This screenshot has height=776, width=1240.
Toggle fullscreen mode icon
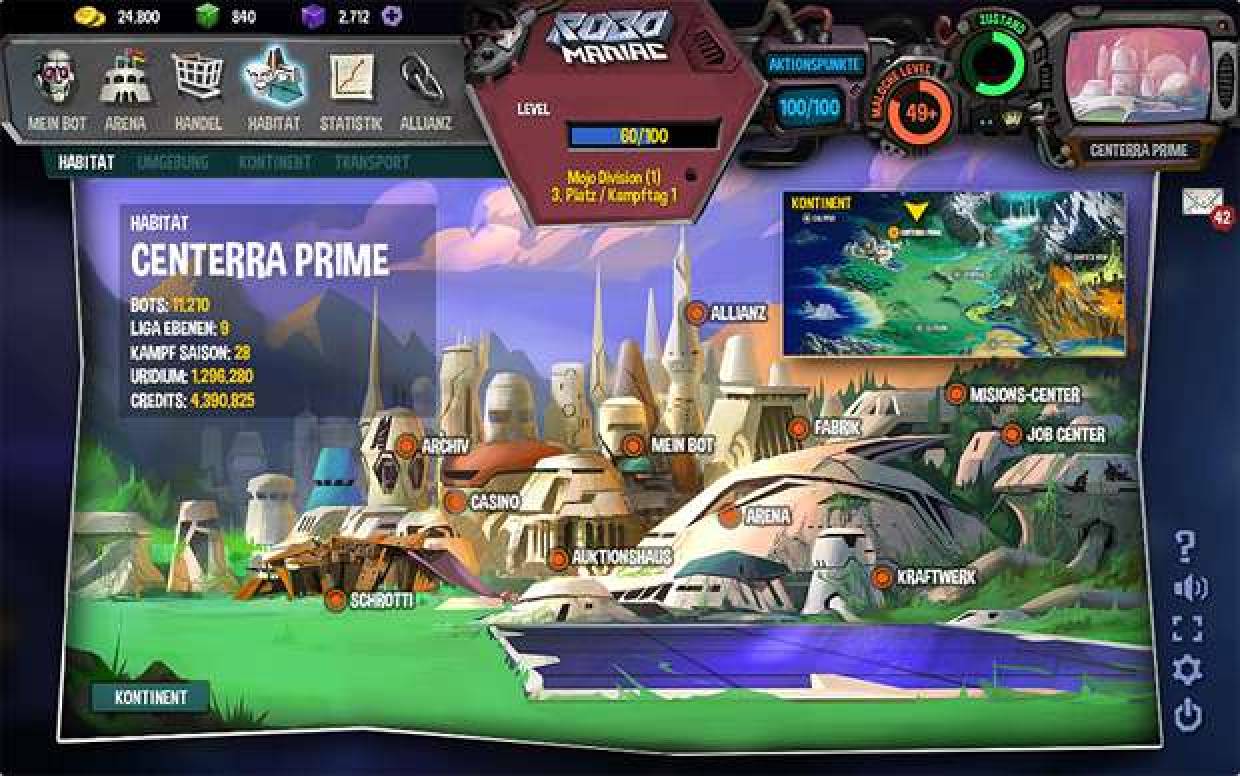pos(1187,629)
